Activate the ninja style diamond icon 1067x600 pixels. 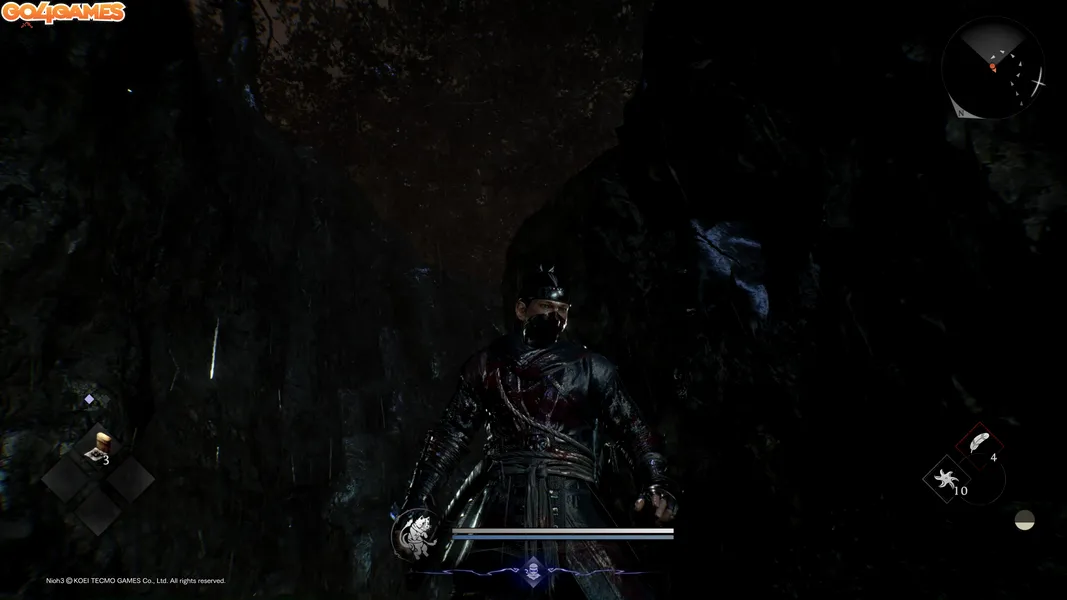coord(533,570)
